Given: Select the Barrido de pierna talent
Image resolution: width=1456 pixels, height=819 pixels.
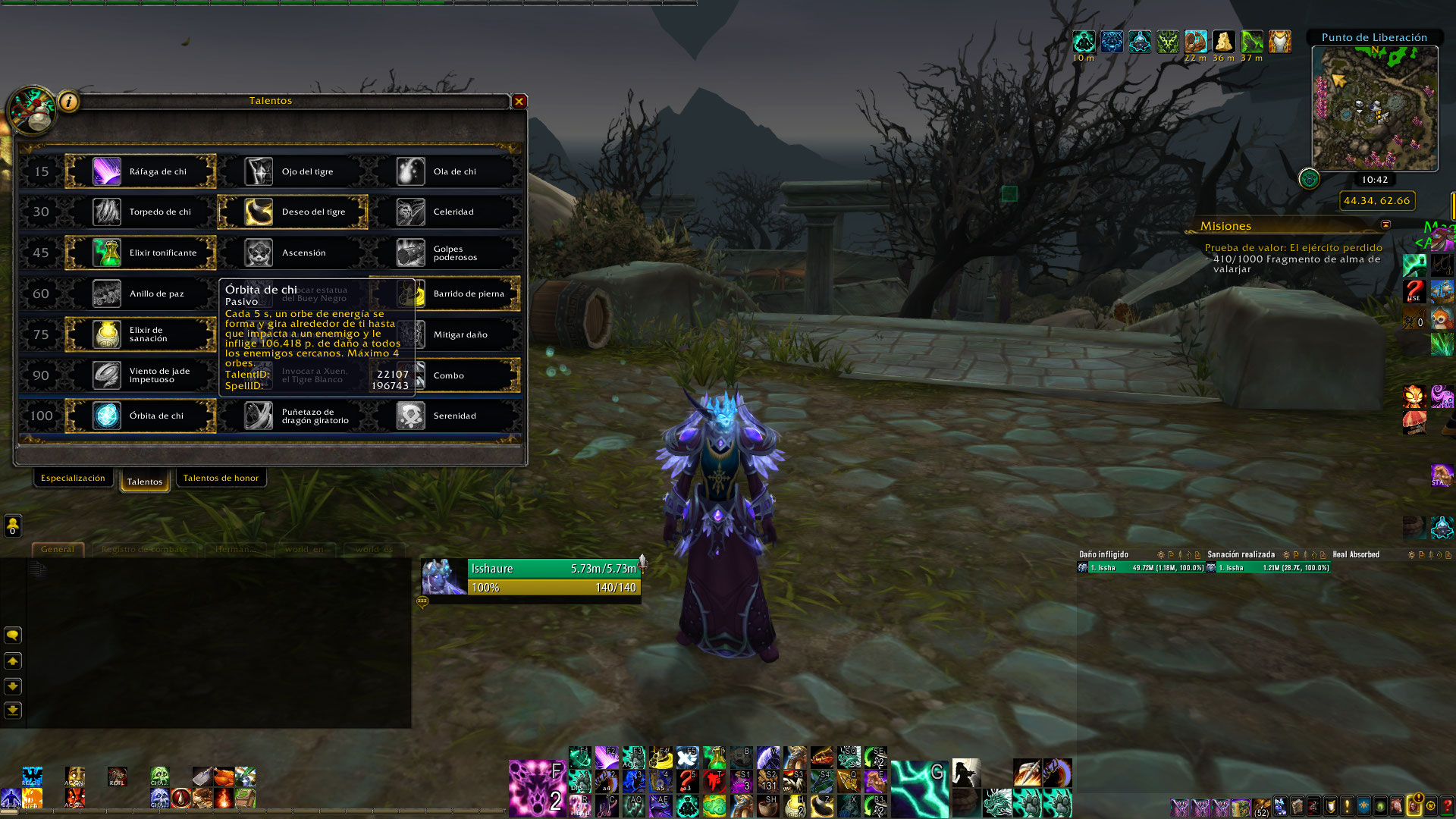Looking at the screenshot, I should pyautogui.click(x=463, y=294).
